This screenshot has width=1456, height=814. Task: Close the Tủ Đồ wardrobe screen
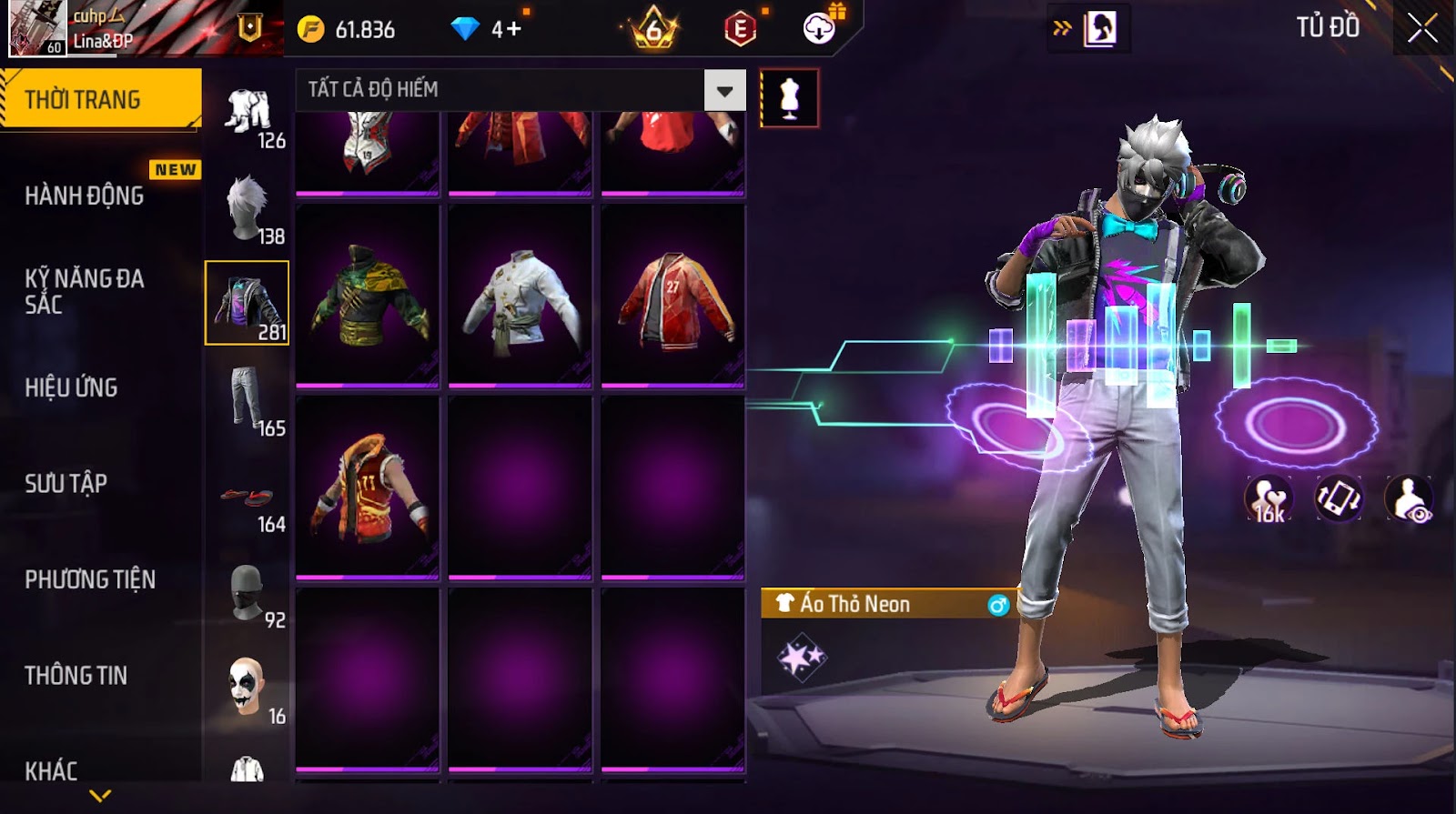(1422, 28)
